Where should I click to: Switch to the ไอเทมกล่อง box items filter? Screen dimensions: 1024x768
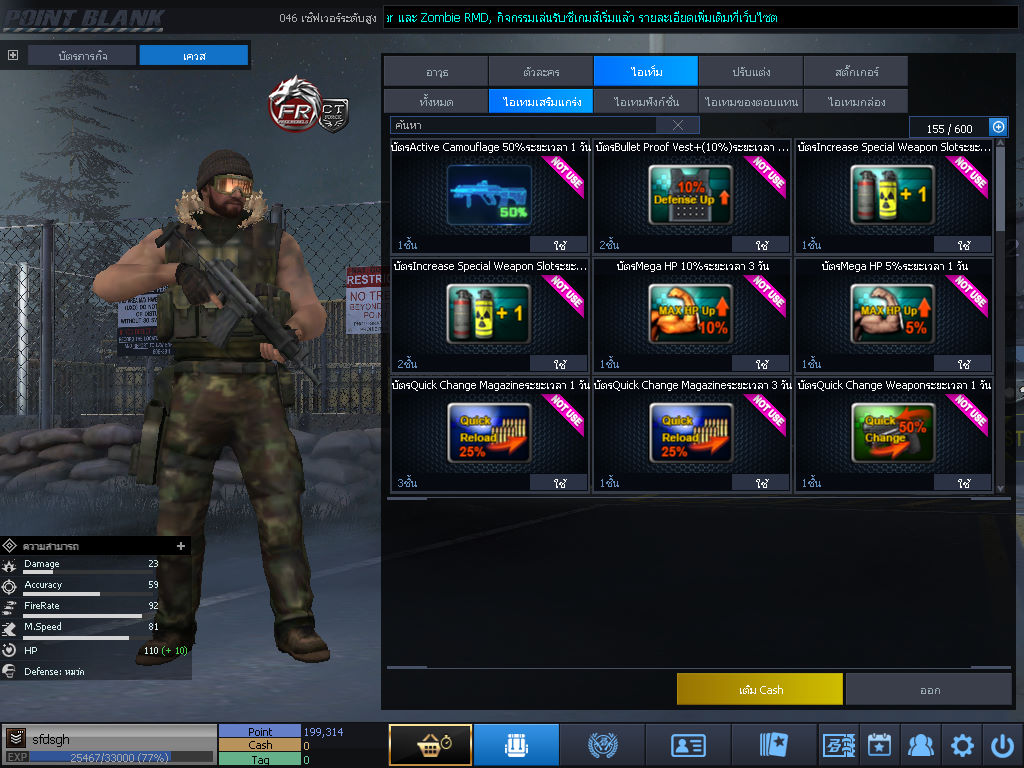click(855, 101)
